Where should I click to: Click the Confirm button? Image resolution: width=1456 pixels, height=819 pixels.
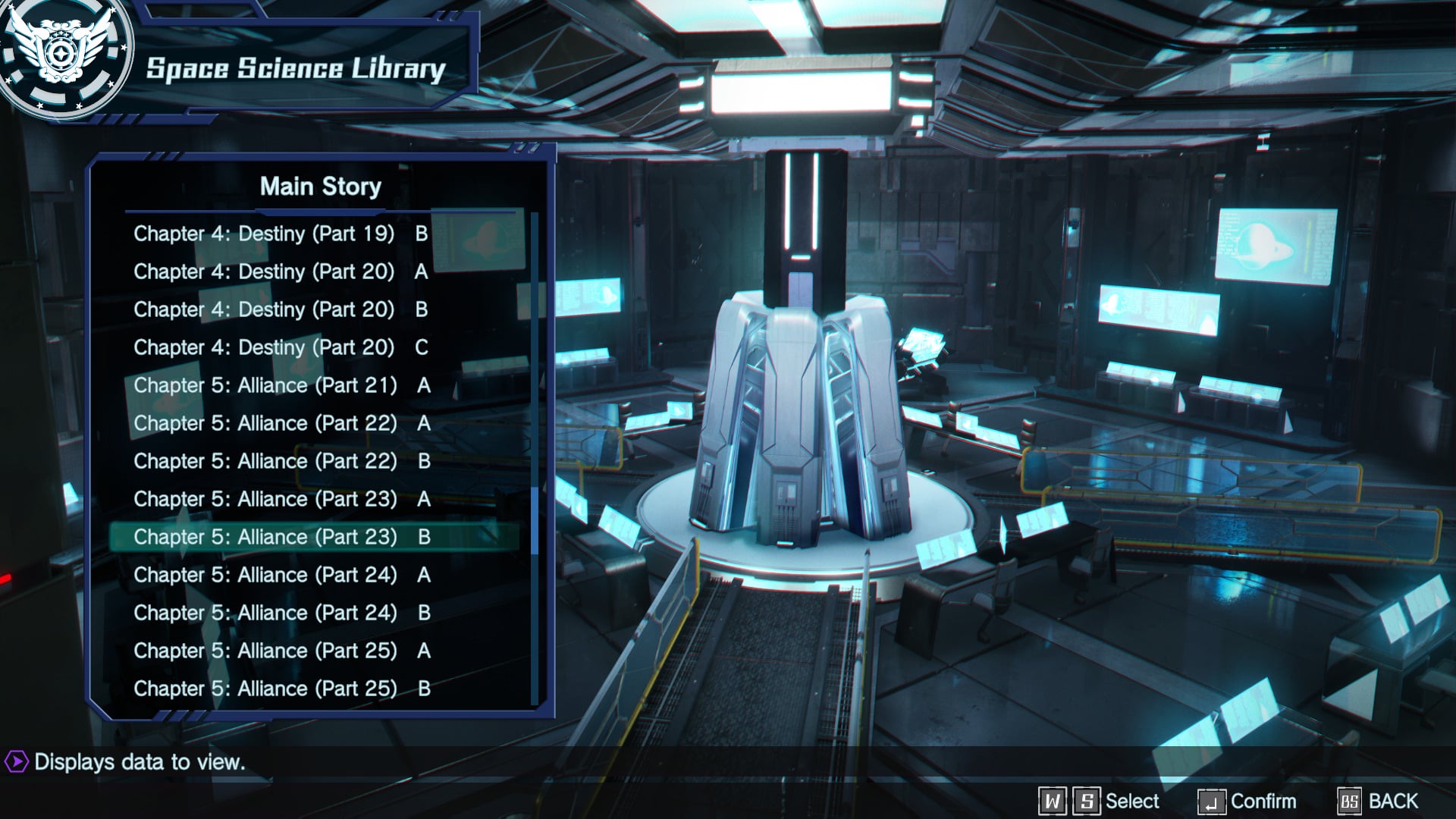pyautogui.click(x=1247, y=802)
